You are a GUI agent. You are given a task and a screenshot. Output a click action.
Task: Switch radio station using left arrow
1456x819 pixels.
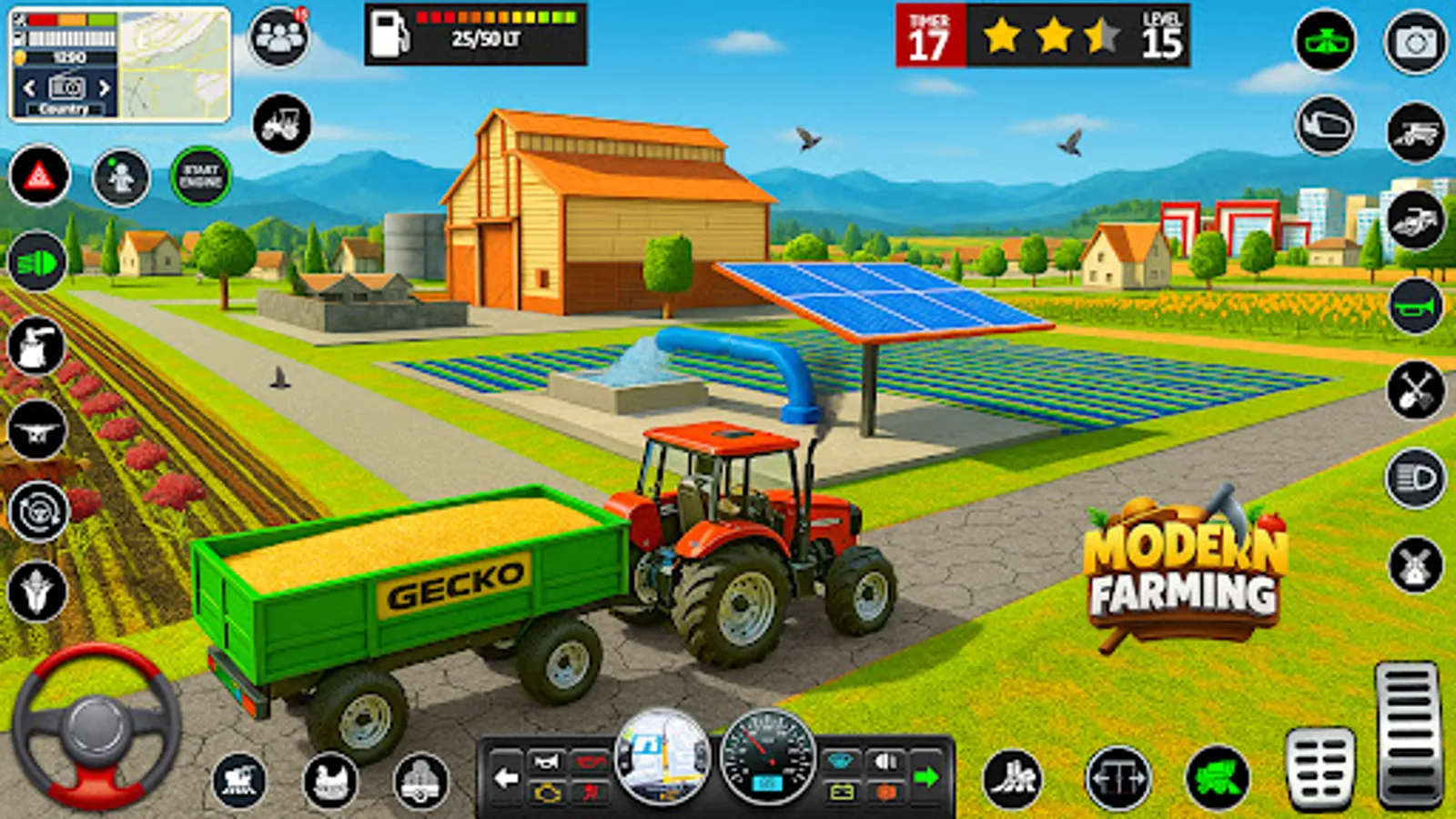[x=27, y=86]
